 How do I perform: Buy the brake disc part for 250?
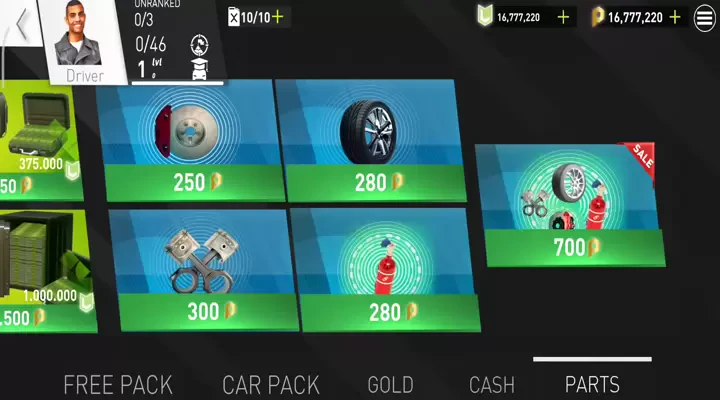point(186,140)
